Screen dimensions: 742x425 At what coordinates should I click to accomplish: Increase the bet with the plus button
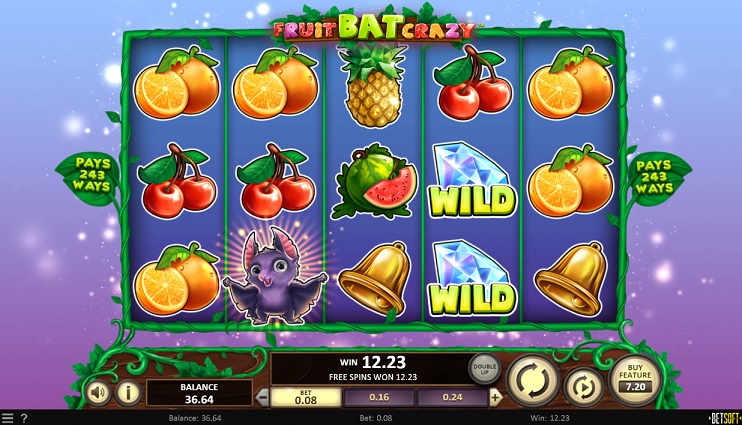tap(495, 397)
